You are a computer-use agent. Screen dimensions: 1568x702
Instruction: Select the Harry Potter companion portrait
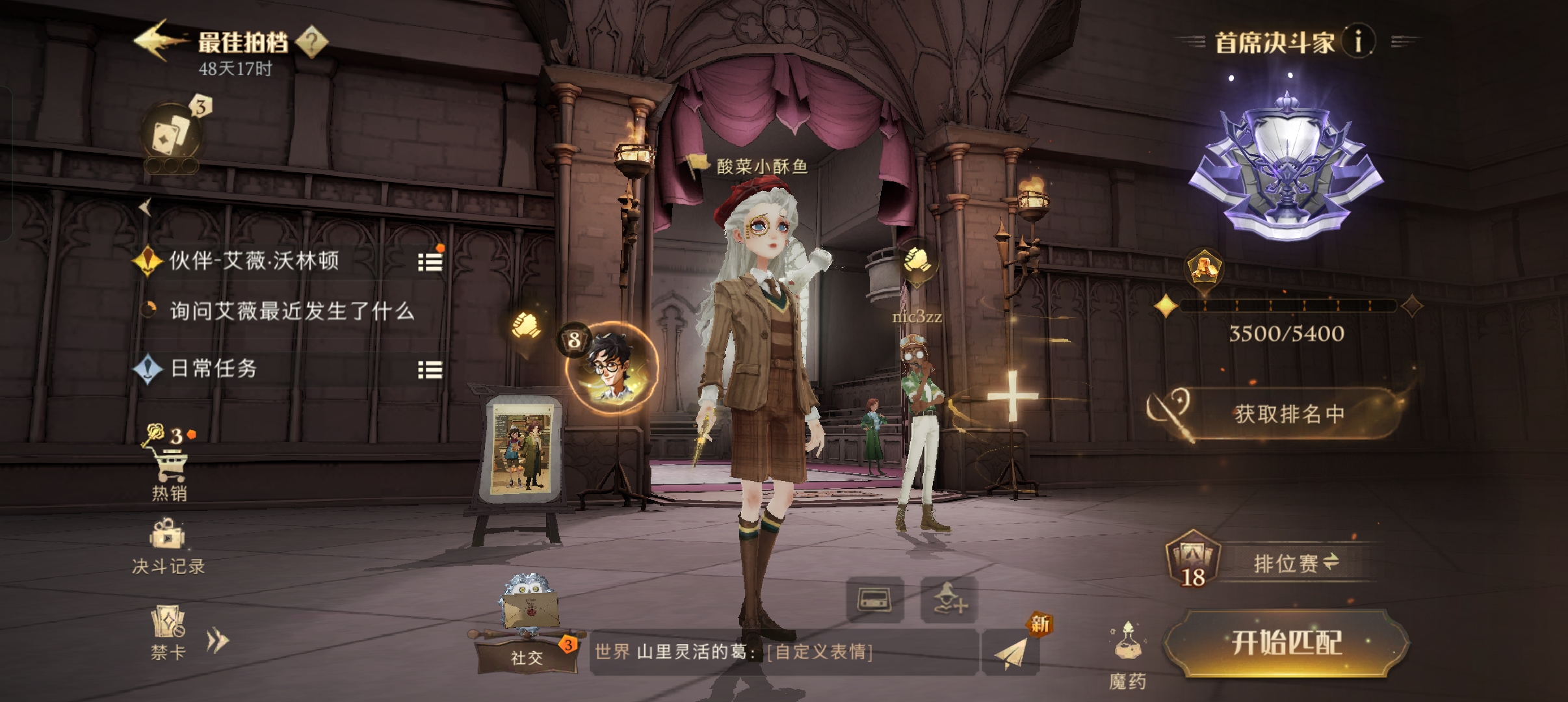pos(612,367)
